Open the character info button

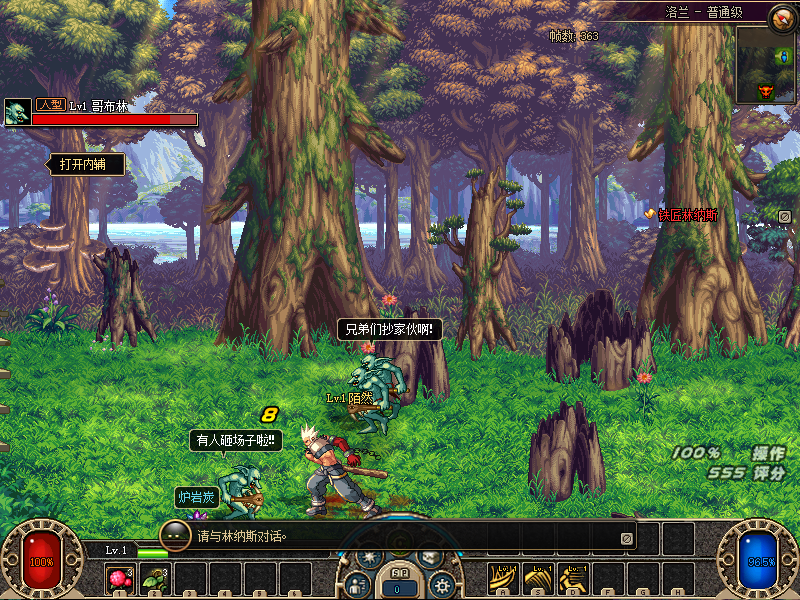click(x=356, y=585)
